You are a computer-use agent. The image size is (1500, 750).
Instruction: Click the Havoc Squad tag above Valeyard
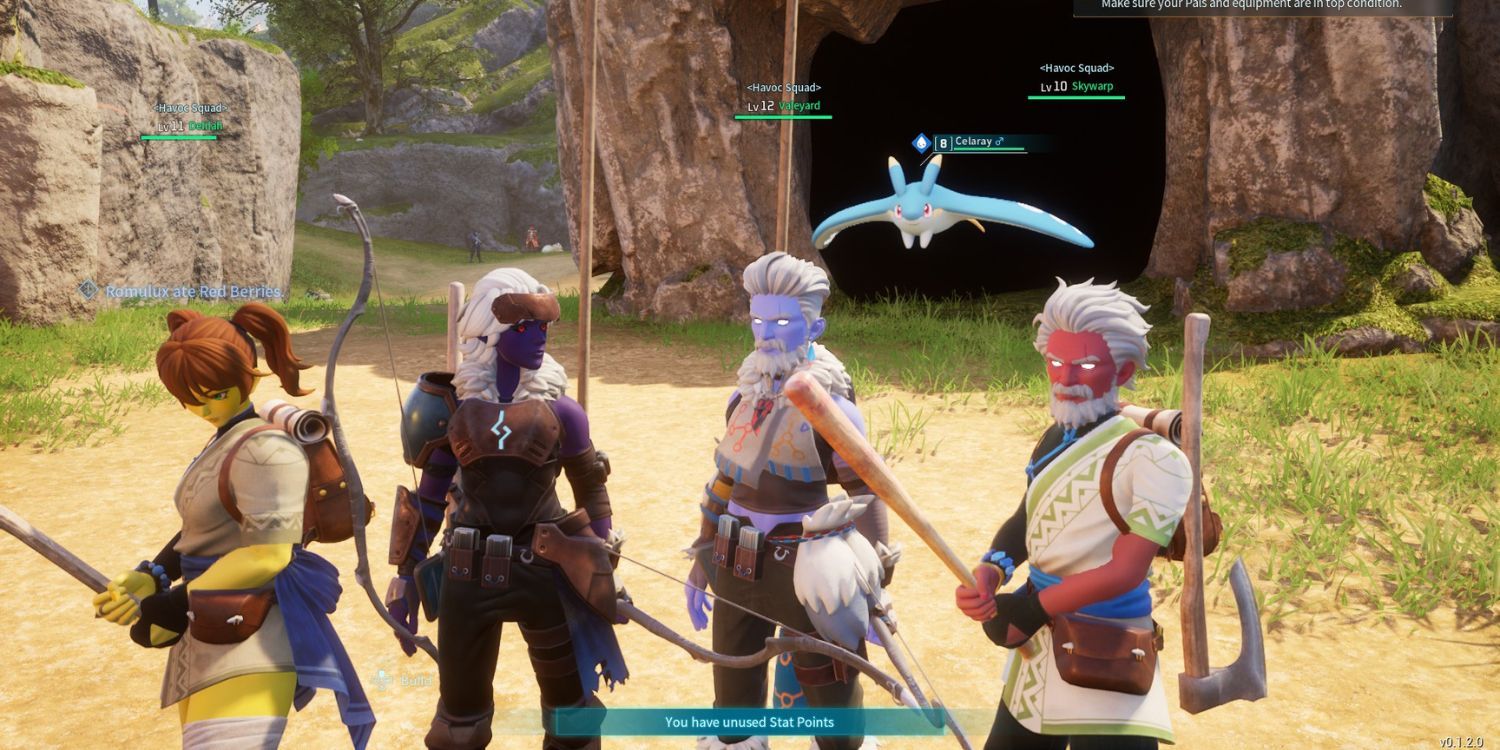pos(784,87)
